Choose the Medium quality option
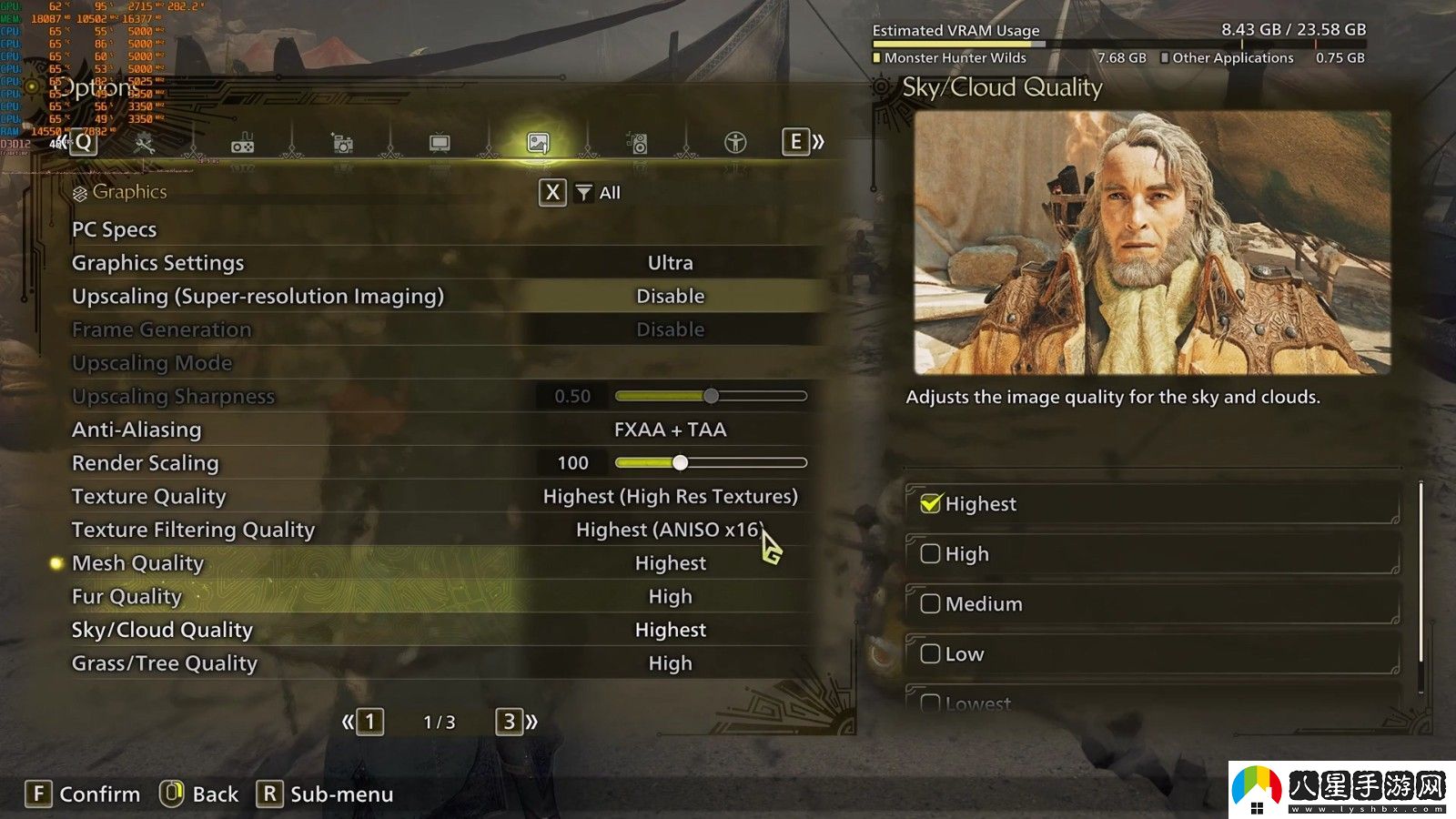 point(930,604)
